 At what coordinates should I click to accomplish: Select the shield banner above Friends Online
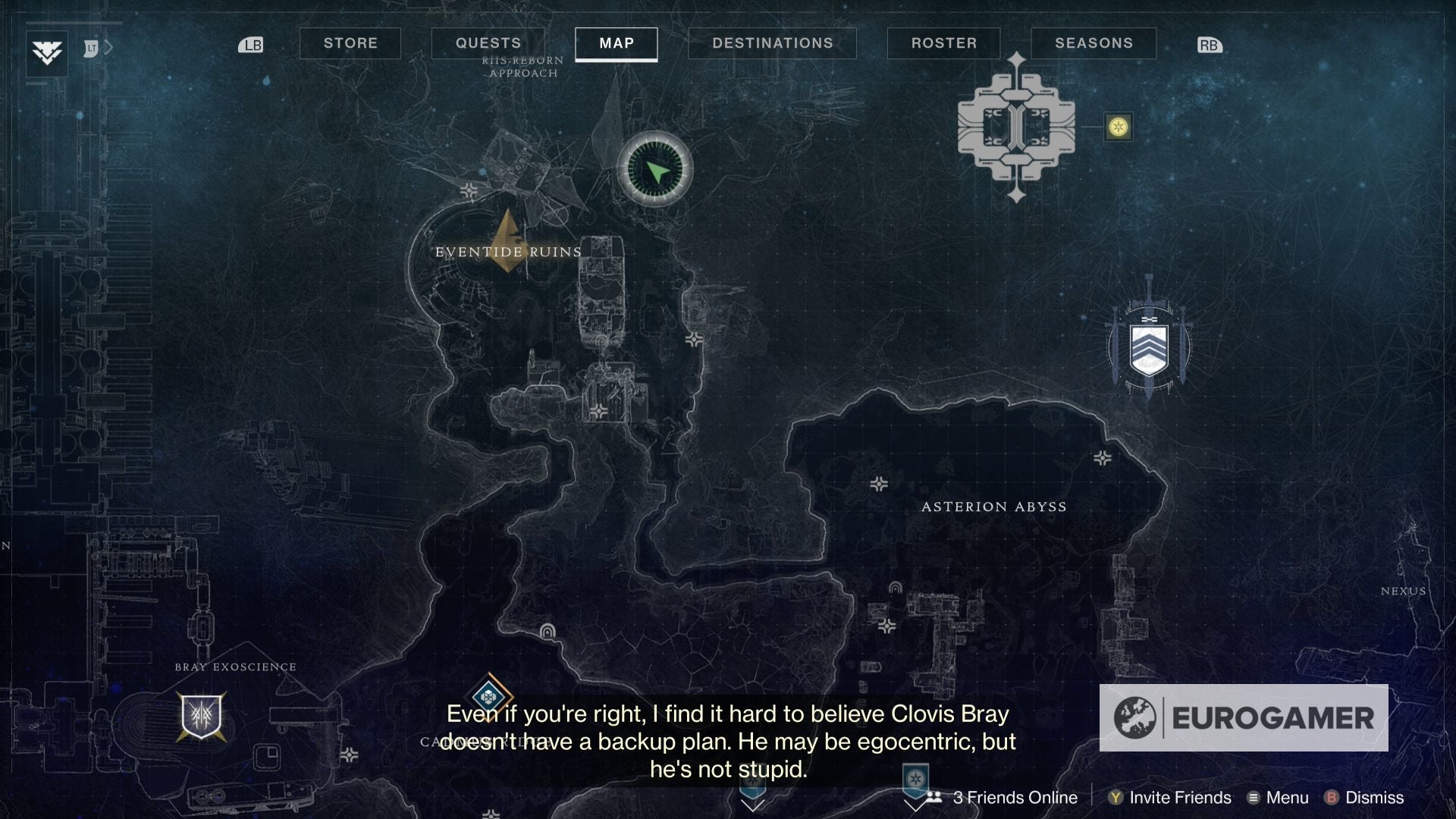(917, 776)
